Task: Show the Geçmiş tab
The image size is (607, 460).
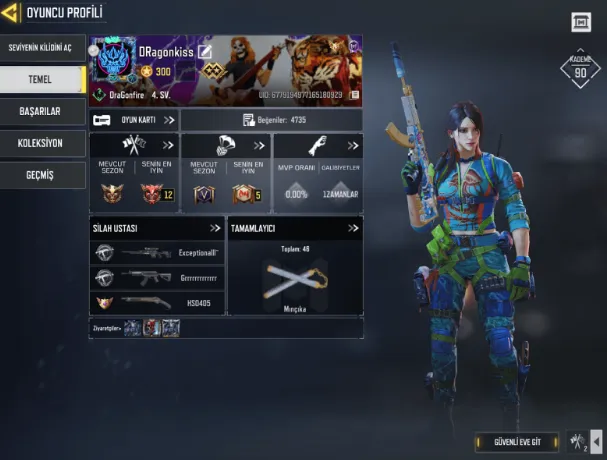Action: click(x=40, y=174)
